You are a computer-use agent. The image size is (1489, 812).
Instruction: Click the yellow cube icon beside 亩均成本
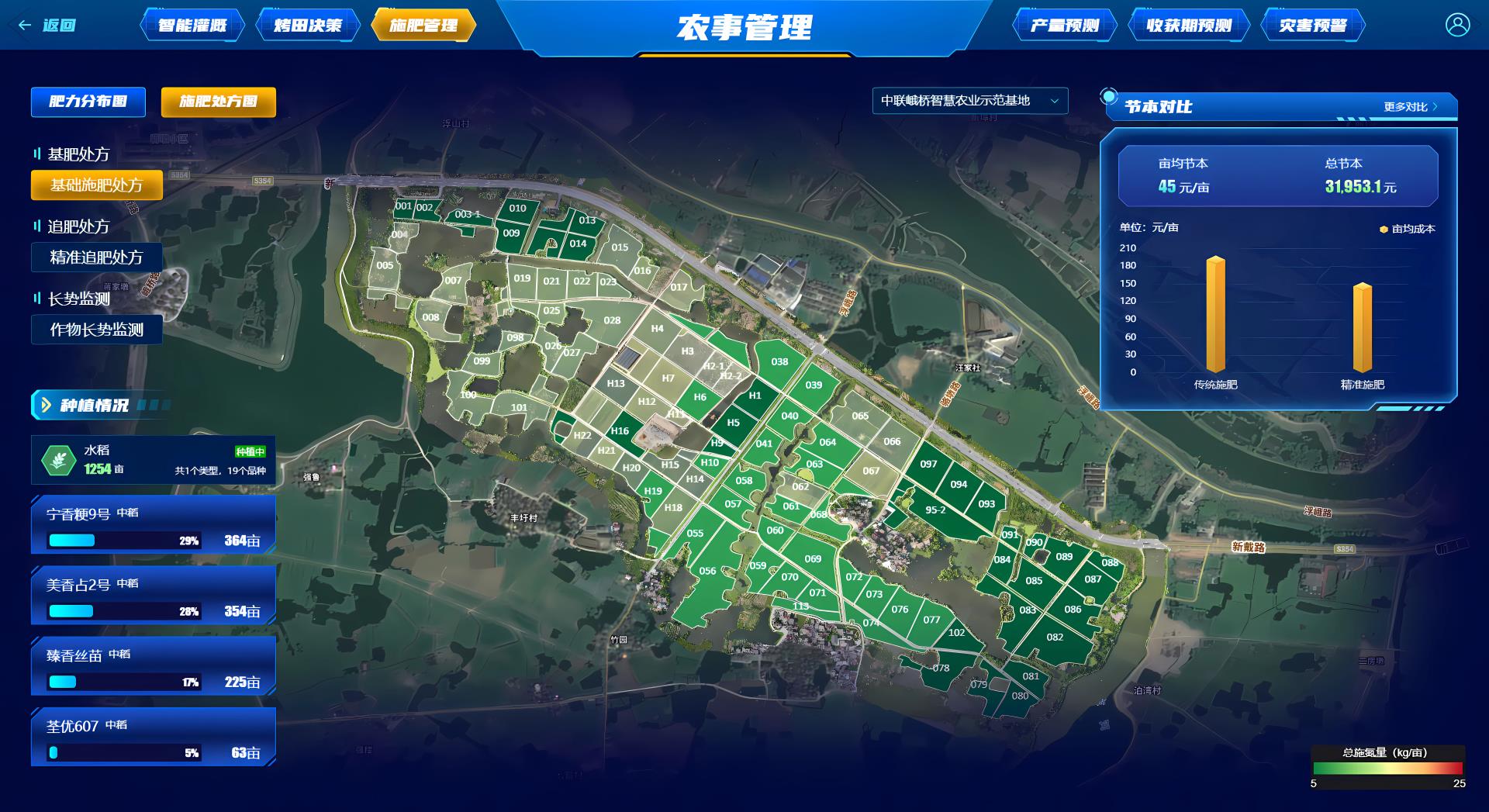pyautogui.click(x=1385, y=229)
